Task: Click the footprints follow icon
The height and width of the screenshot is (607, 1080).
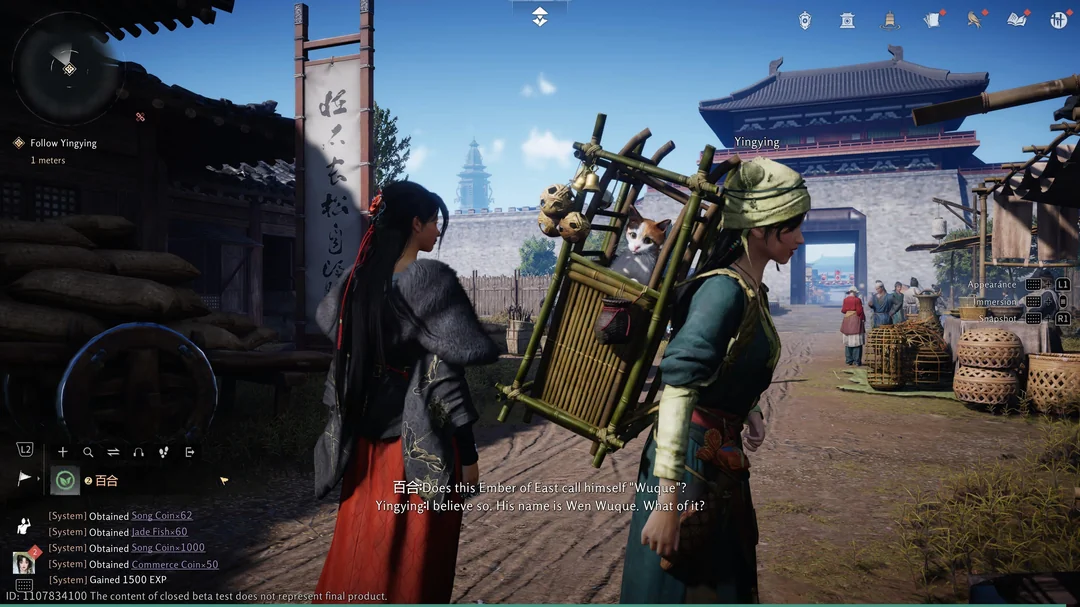Action: tap(164, 452)
